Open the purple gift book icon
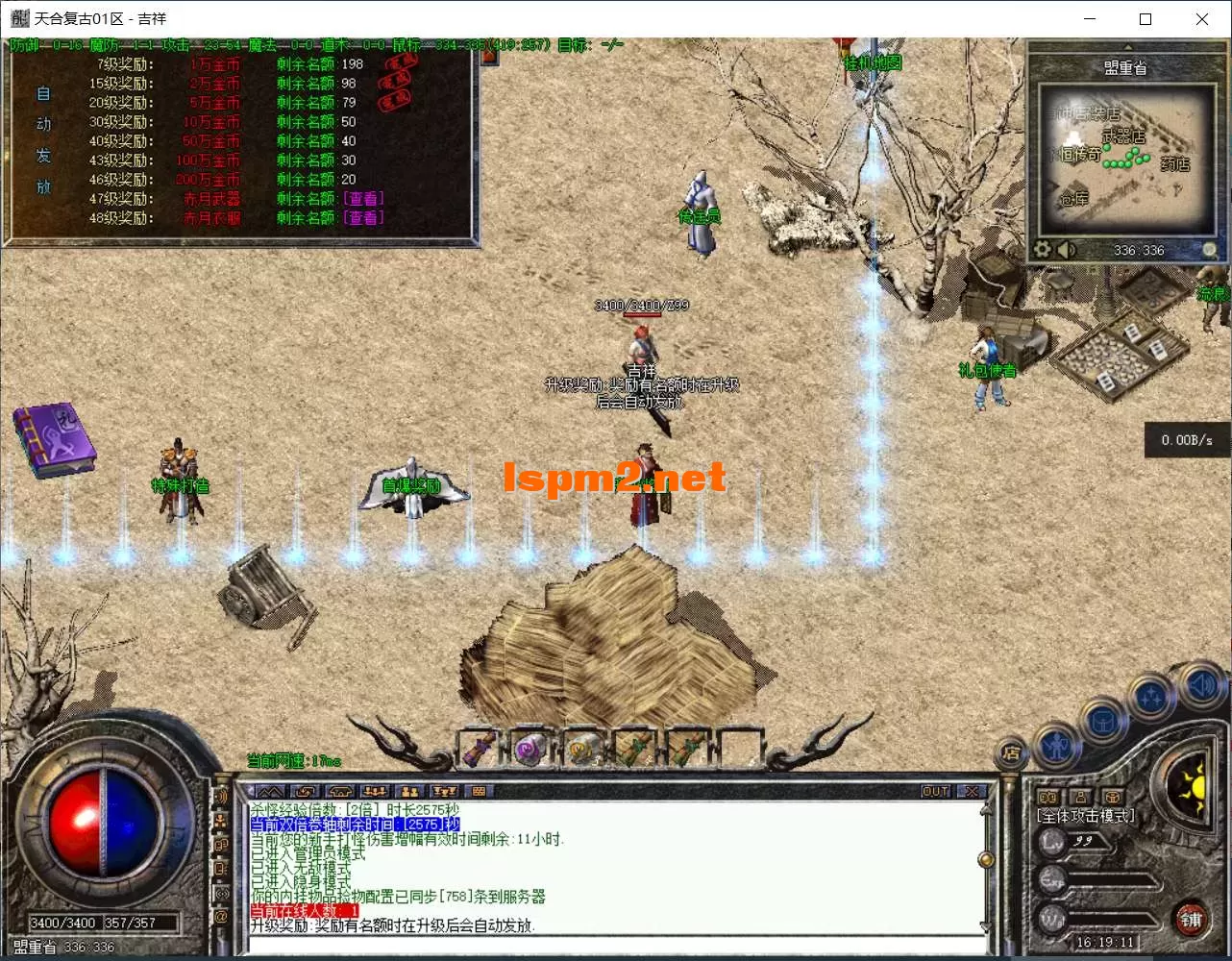This screenshot has height=961, width=1232. coord(54,439)
